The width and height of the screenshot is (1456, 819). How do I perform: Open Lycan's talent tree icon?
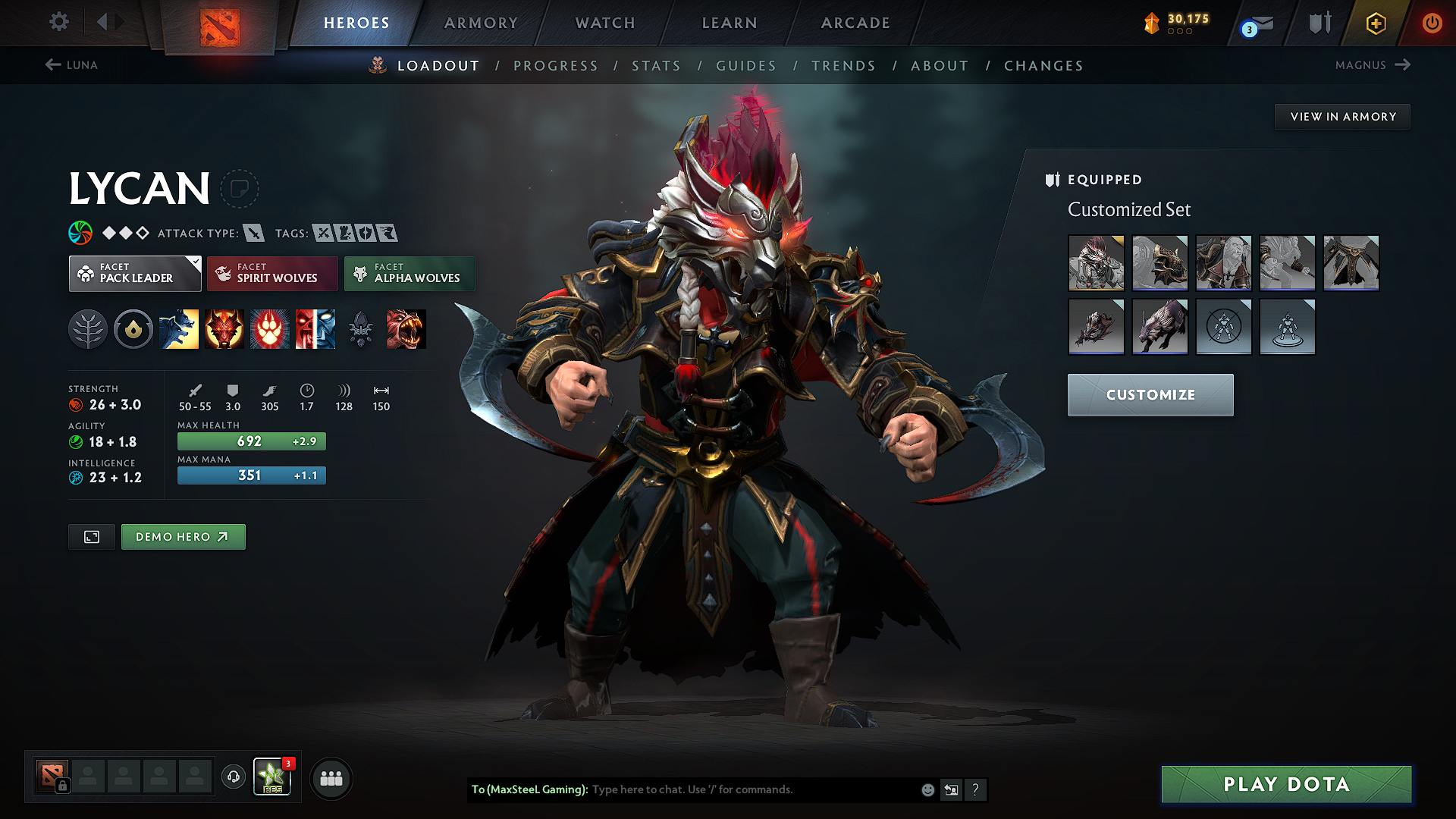(87, 329)
